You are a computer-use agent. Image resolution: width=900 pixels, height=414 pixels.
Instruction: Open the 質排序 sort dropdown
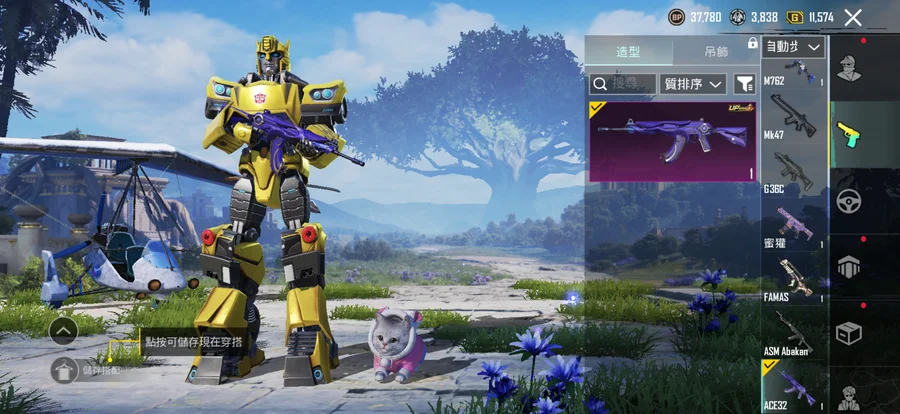[x=693, y=84]
